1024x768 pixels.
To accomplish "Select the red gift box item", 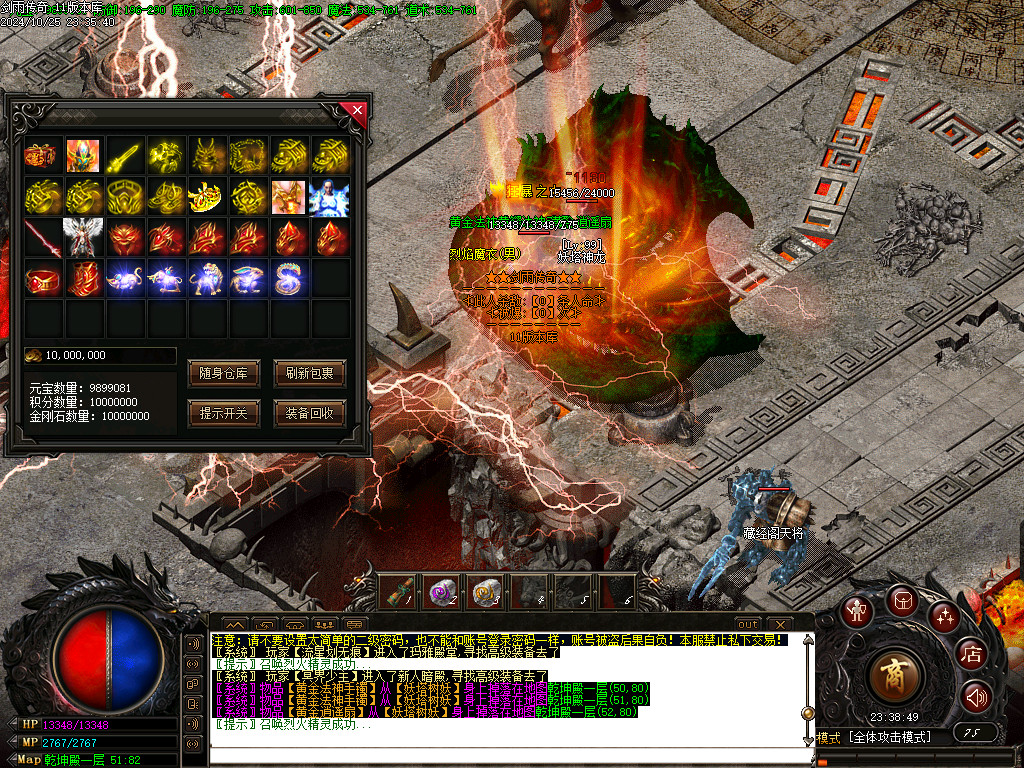I will [42, 156].
